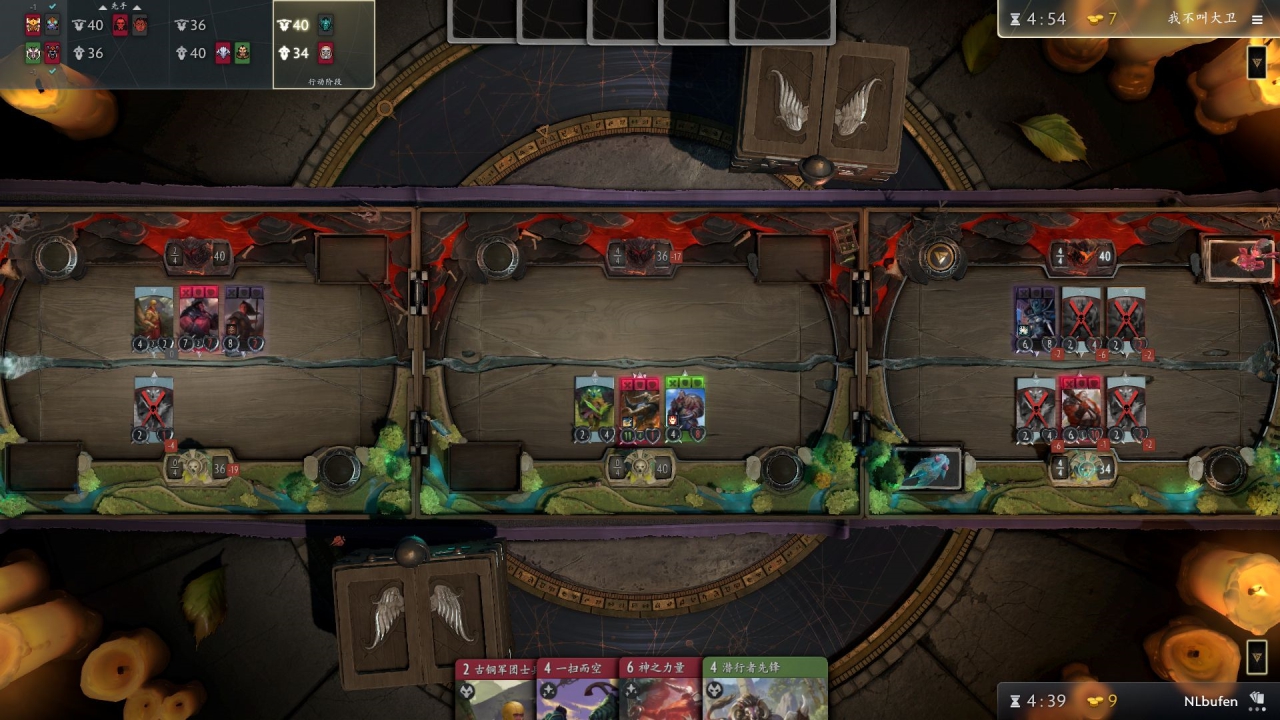The height and width of the screenshot is (720, 1280).
Task: Click your right lane tower with 34 health
Action: (1080, 467)
